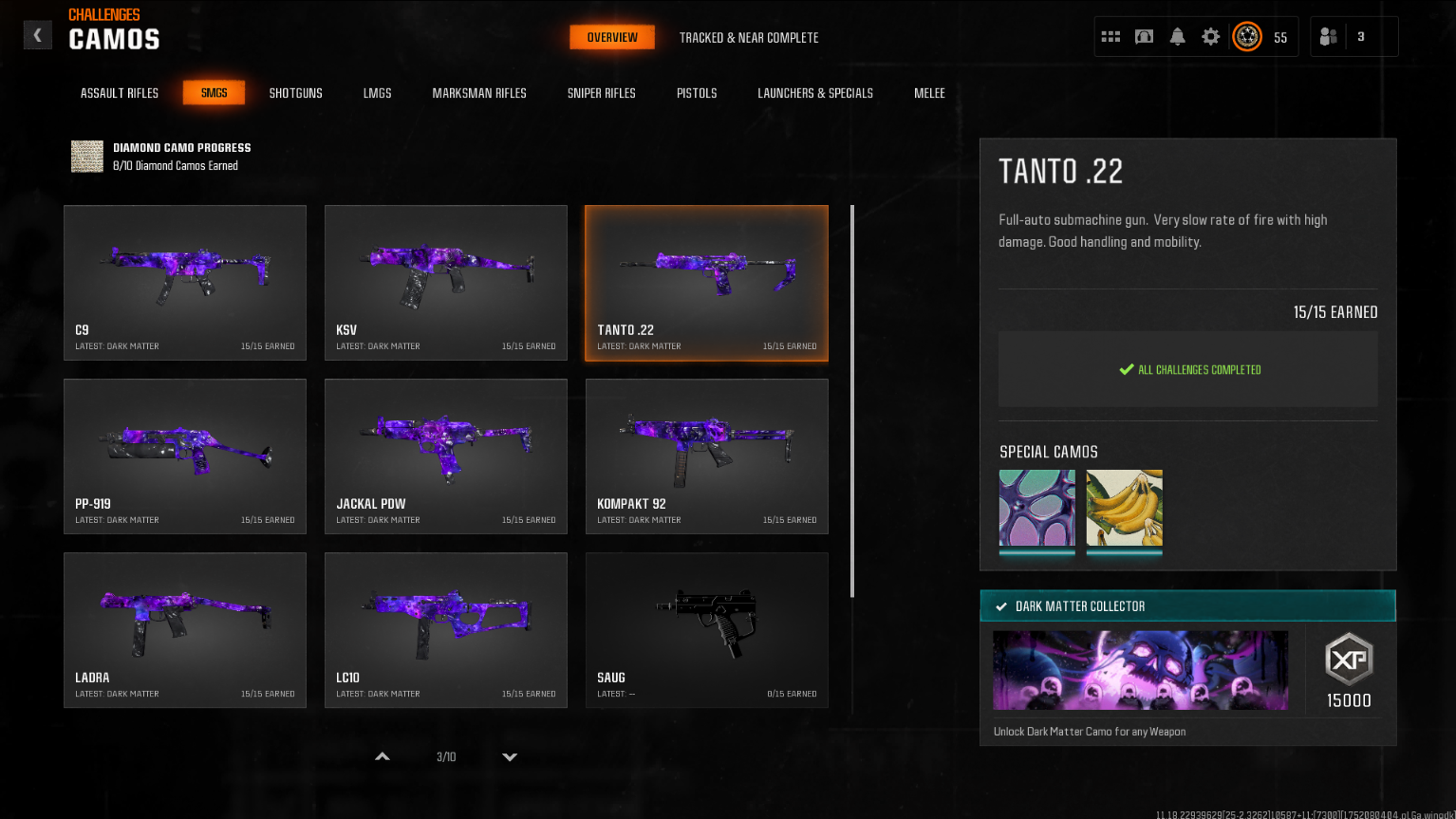Click the Diamond Camo Progress emblem
This screenshot has width=1456, height=819.
coord(86,156)
